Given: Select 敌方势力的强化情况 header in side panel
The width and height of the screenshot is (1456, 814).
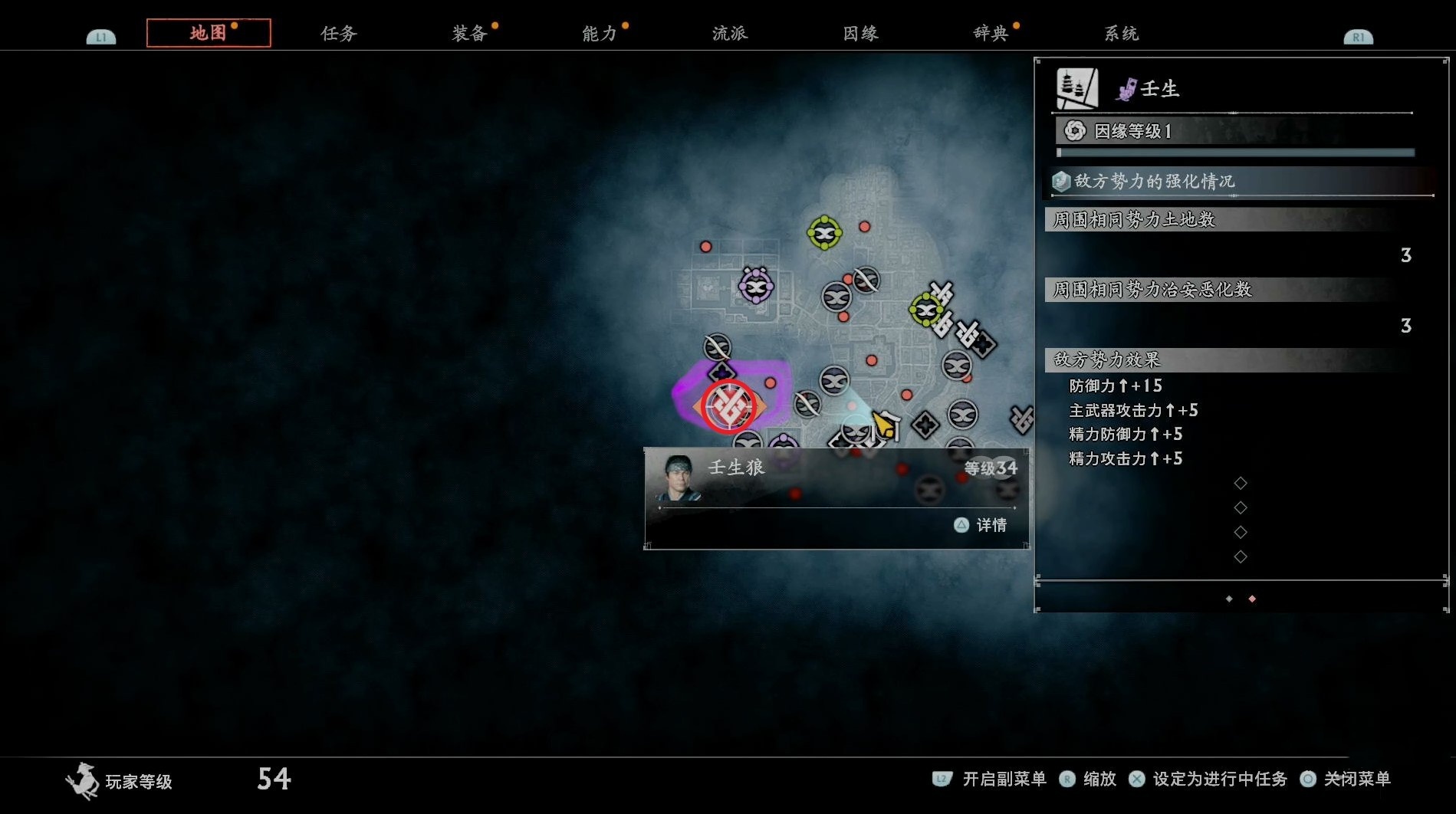Looking at the screenshot, I should pyautogui.click(x=1154, y=182).
